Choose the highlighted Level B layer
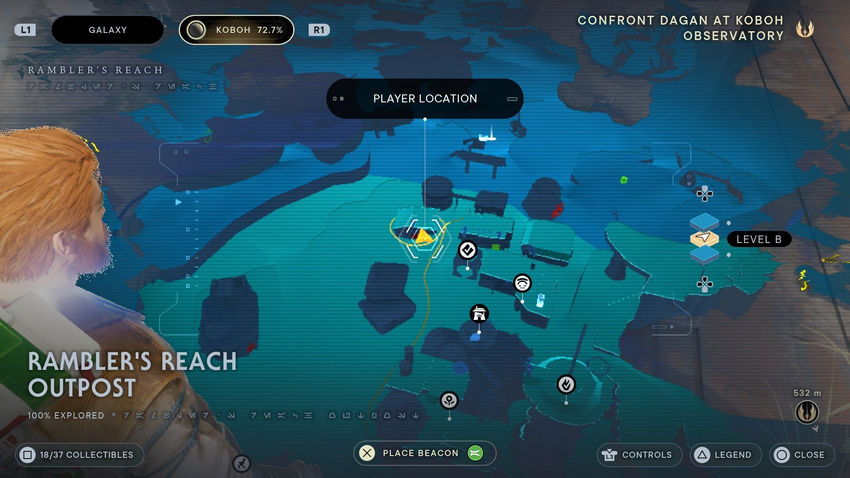 706,239
